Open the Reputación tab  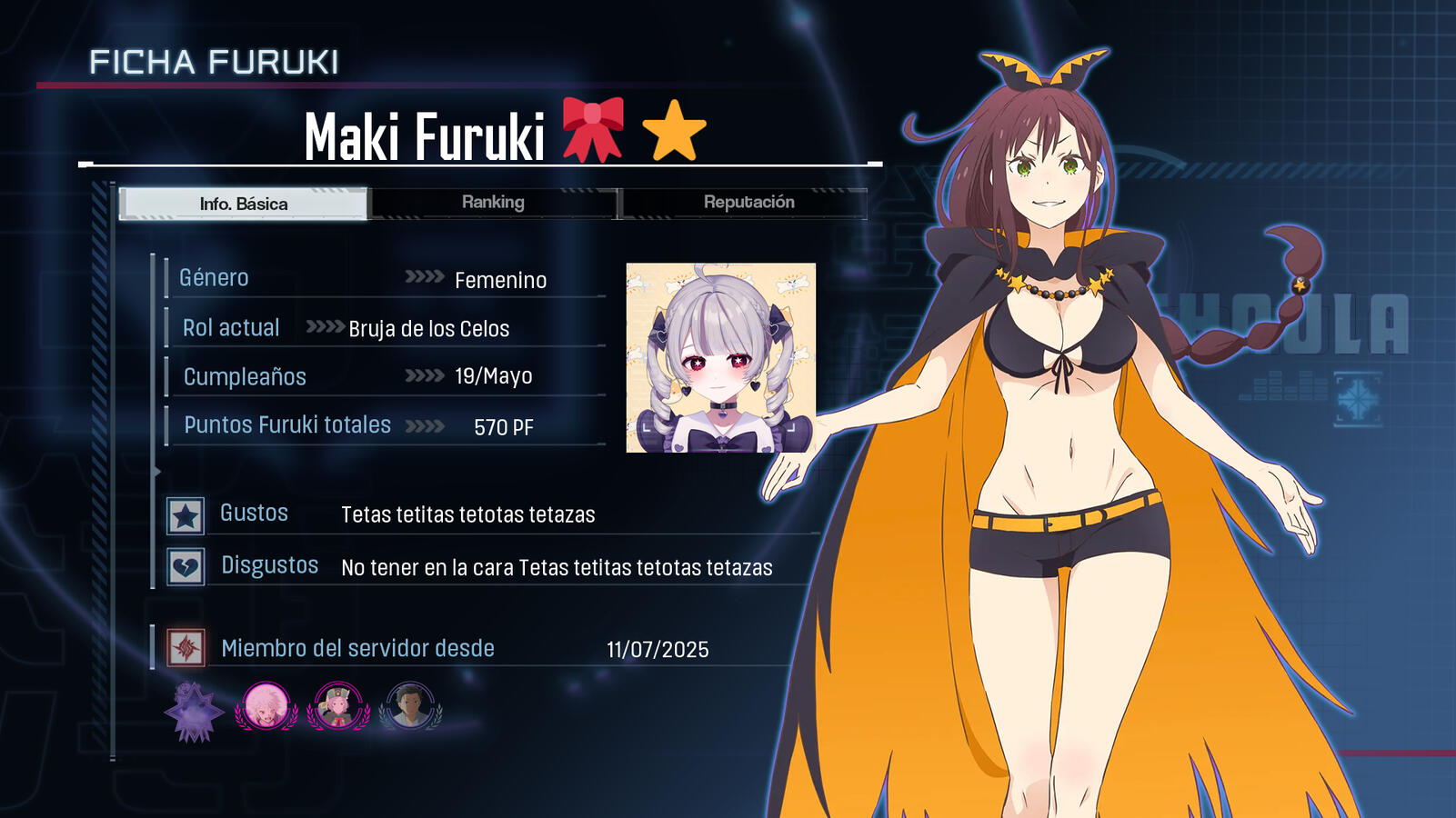point(748,203)
